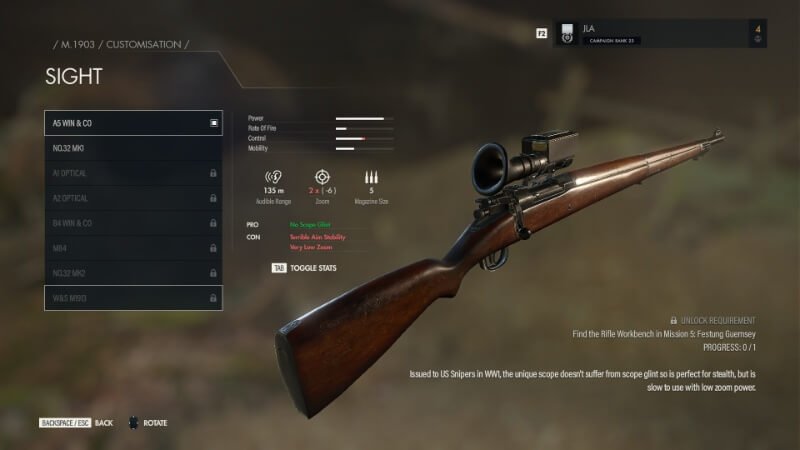Select the locked A1 Optical sight
The width and height of the screenshot is (800, 450).
point(133,173)
